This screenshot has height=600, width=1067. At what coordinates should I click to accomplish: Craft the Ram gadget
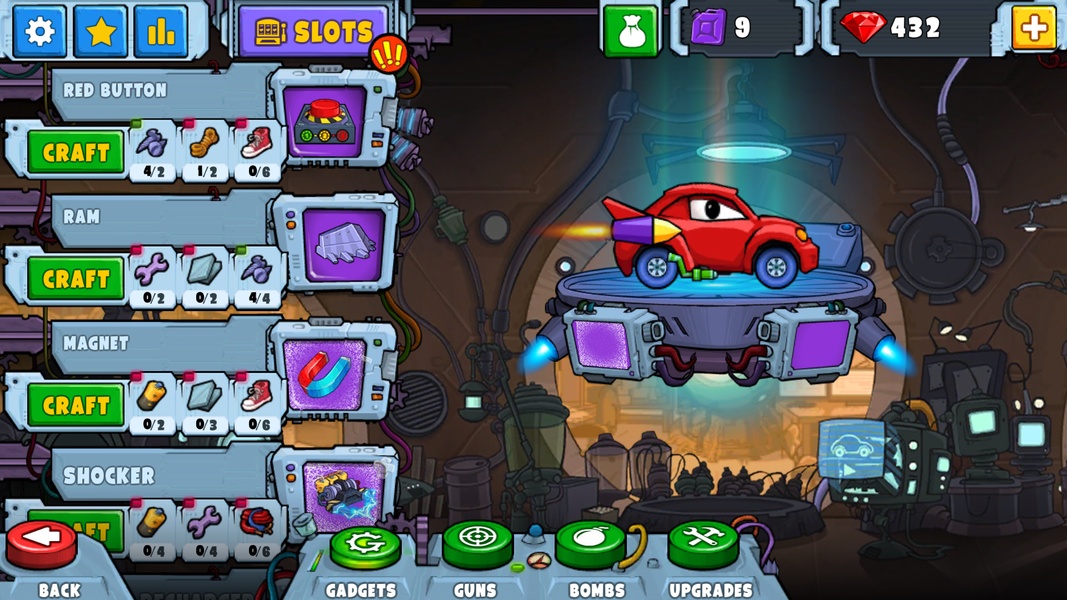click(76, 279)
